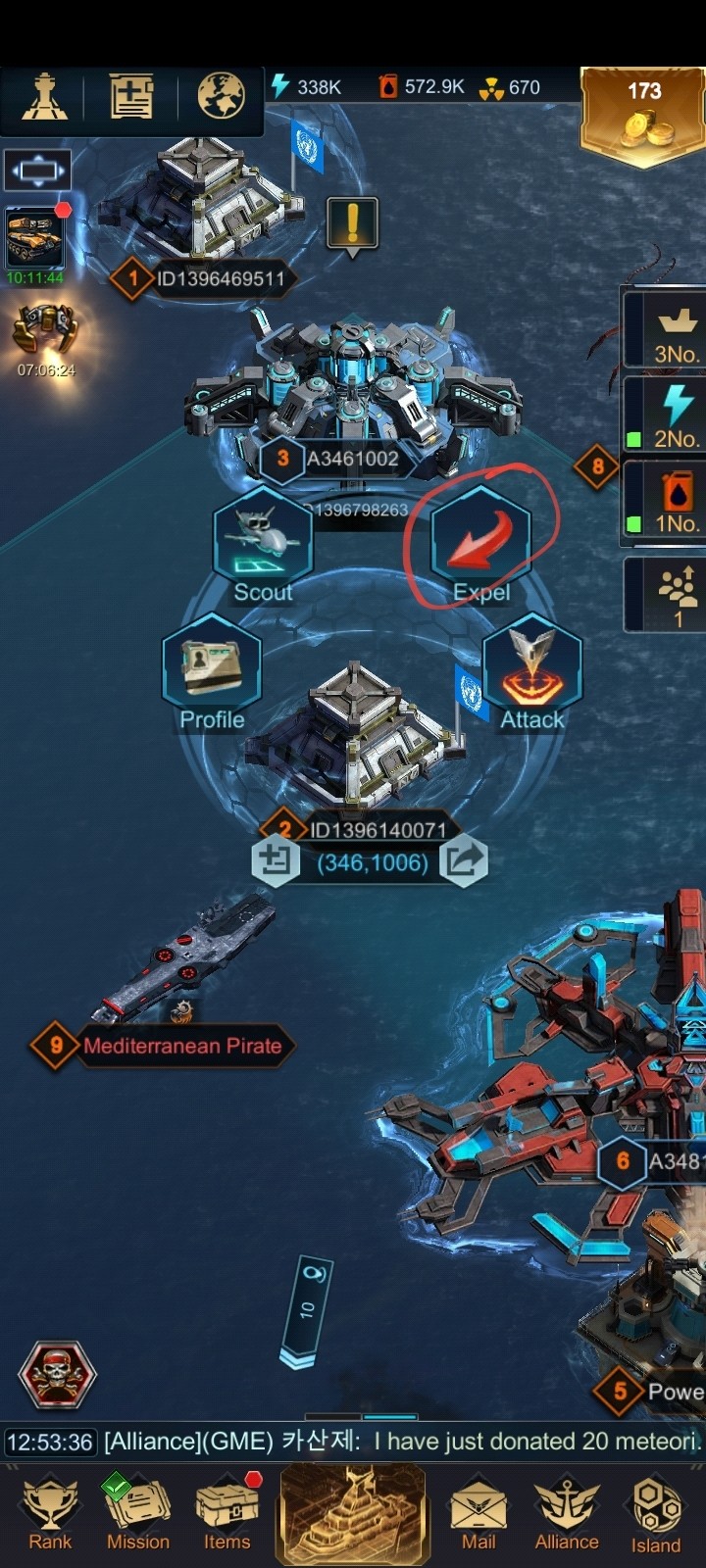Open the Island menu
706x1568 pixels.
point(656,1512)
